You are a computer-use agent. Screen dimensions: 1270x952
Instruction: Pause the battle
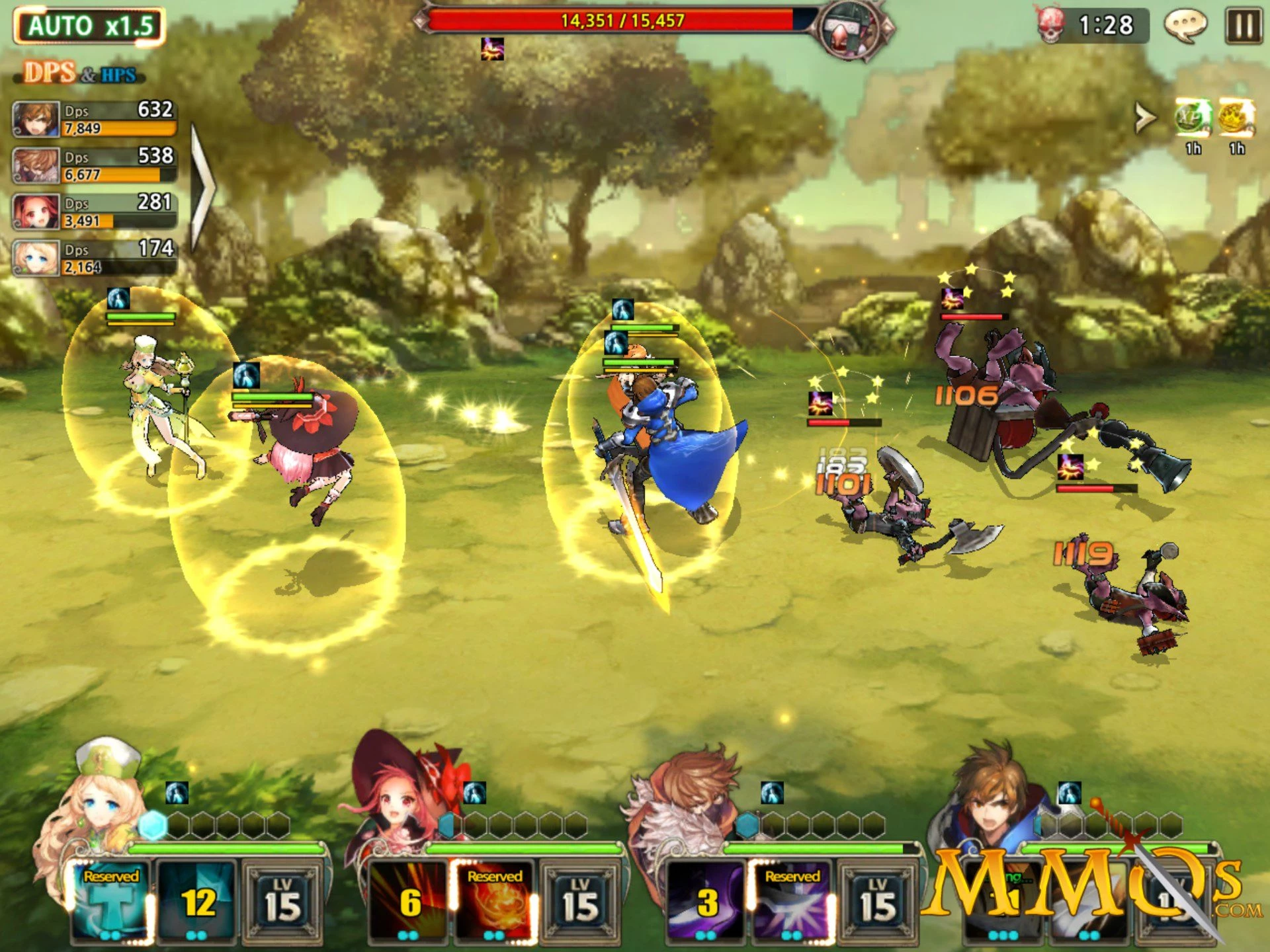[1243, 26]
